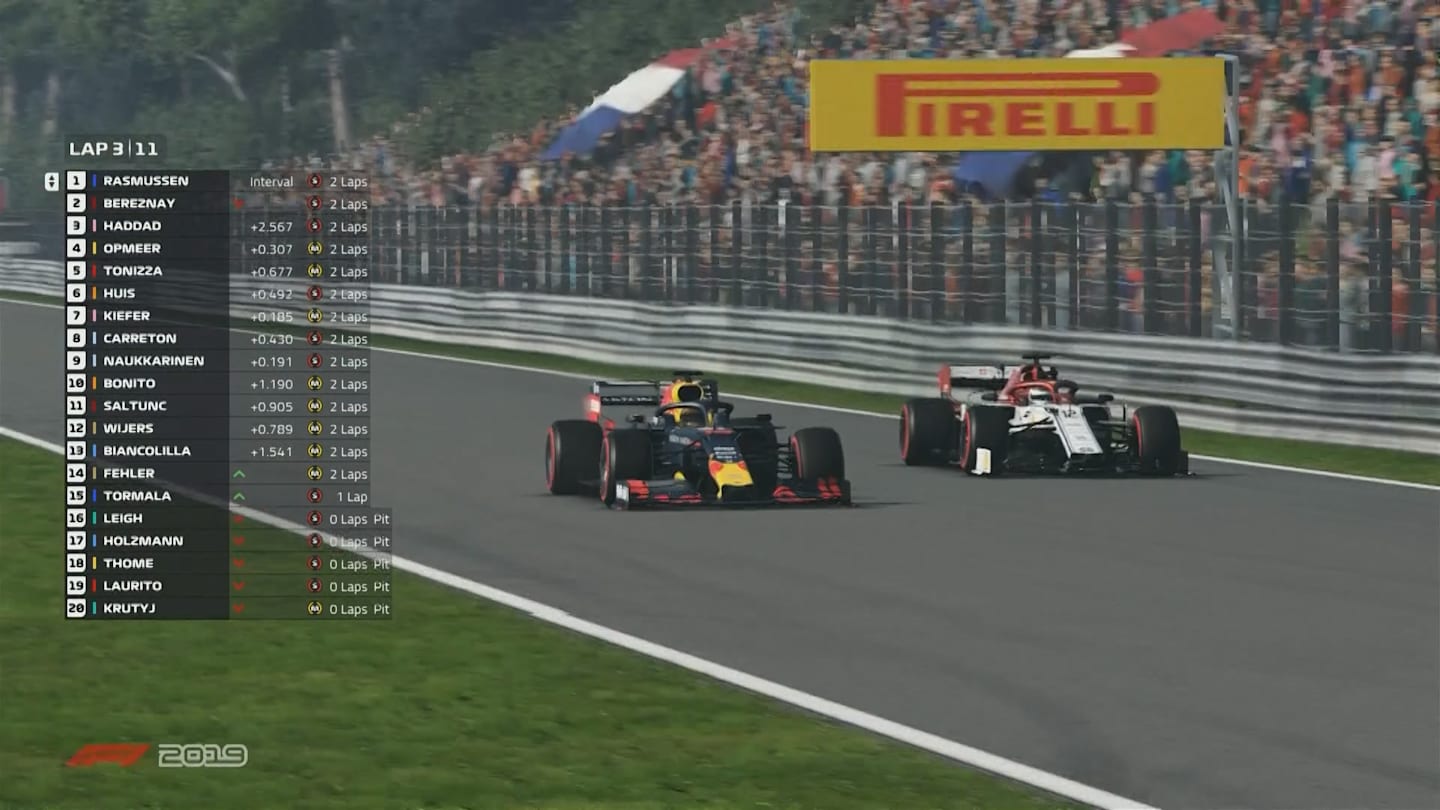This screenshot has height=810, width=1440.
Task: Click the team color bar beside Haddad
Action: click(x=92, y=226)
